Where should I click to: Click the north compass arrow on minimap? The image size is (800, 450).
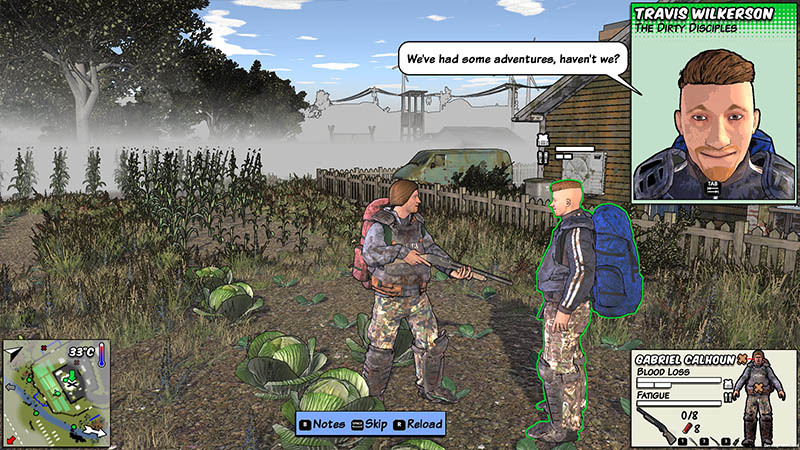click(14, 352)
